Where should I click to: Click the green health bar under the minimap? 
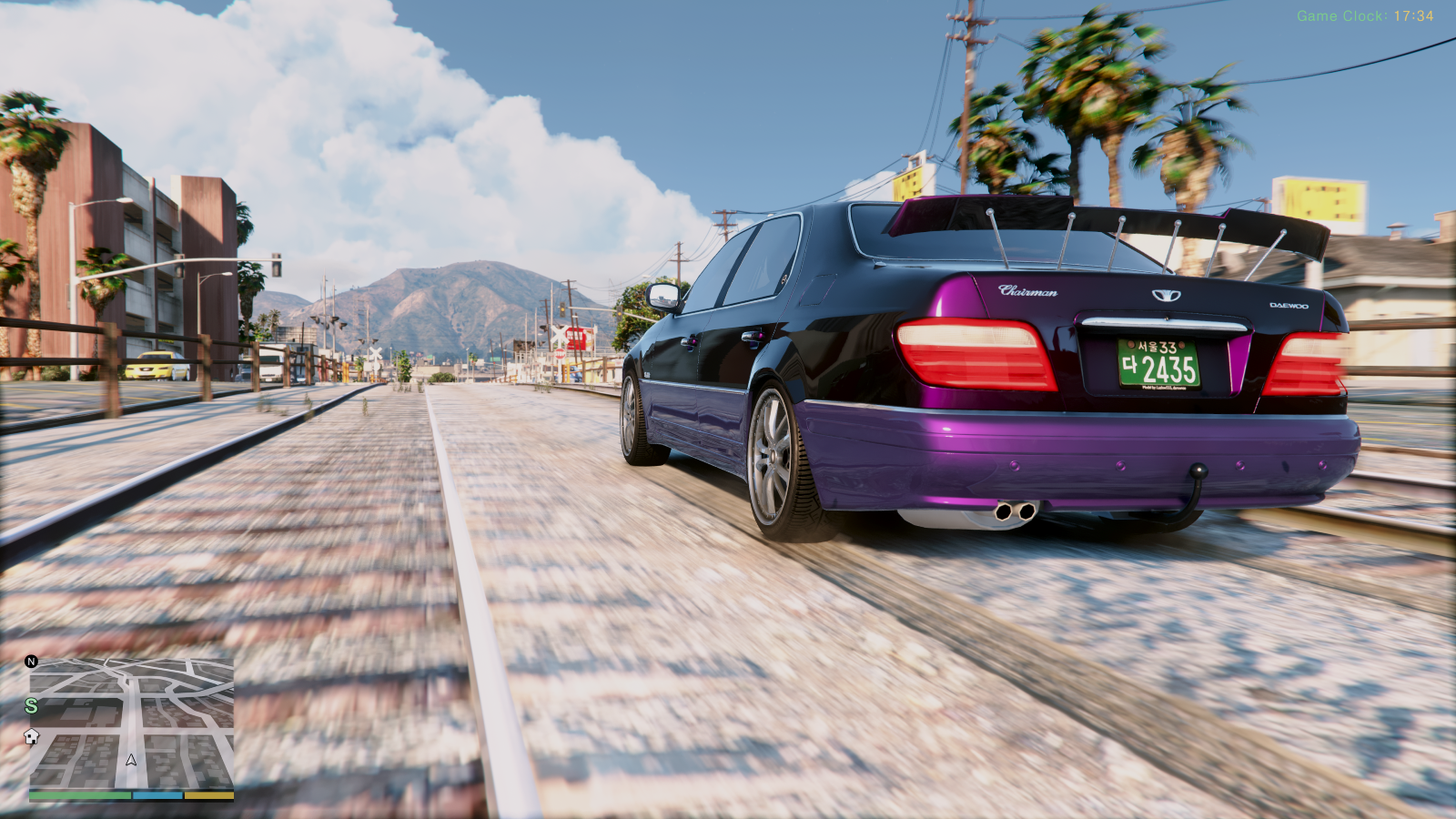[x=80, y=794]
